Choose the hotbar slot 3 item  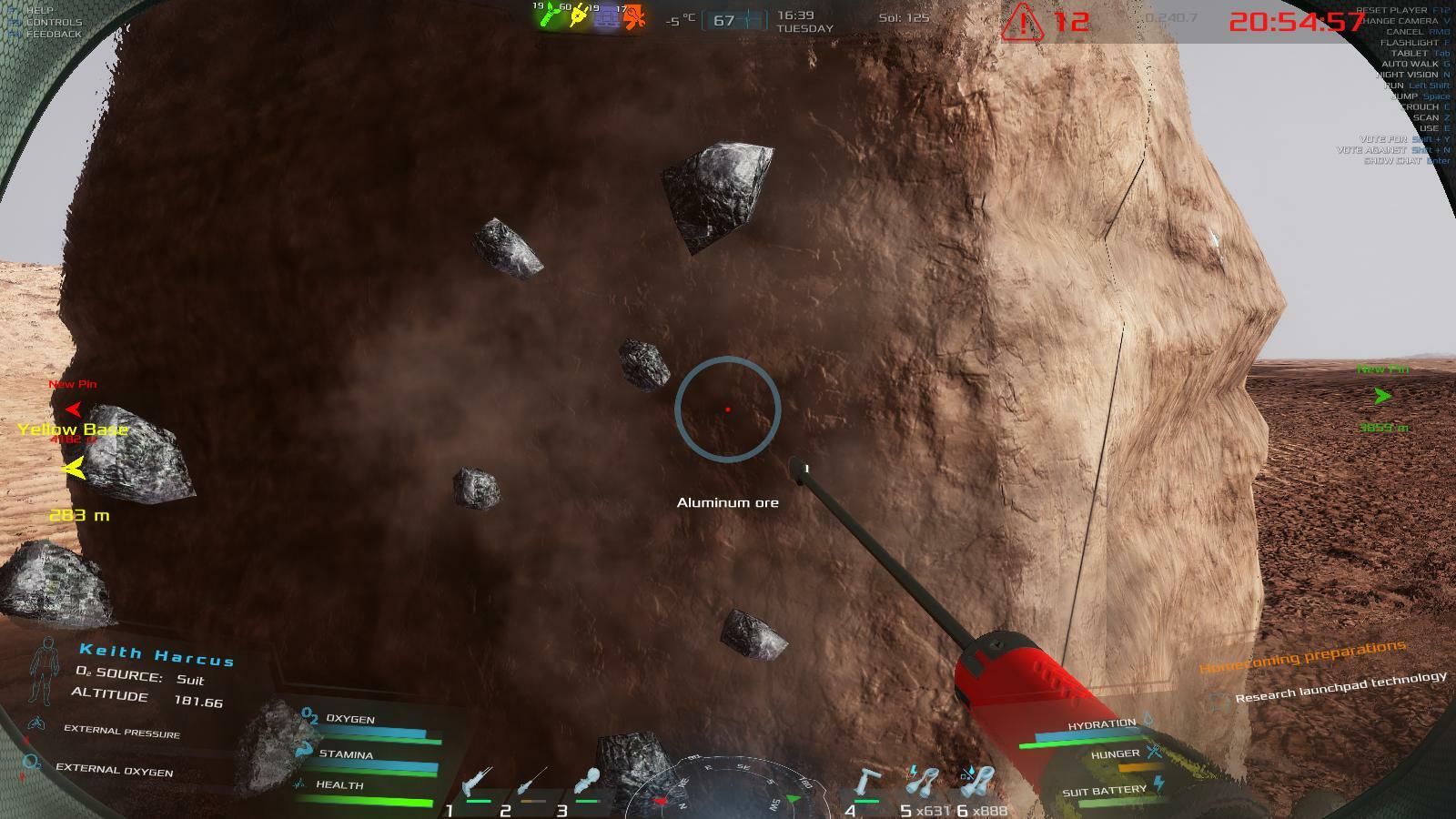tap(587, 782)
